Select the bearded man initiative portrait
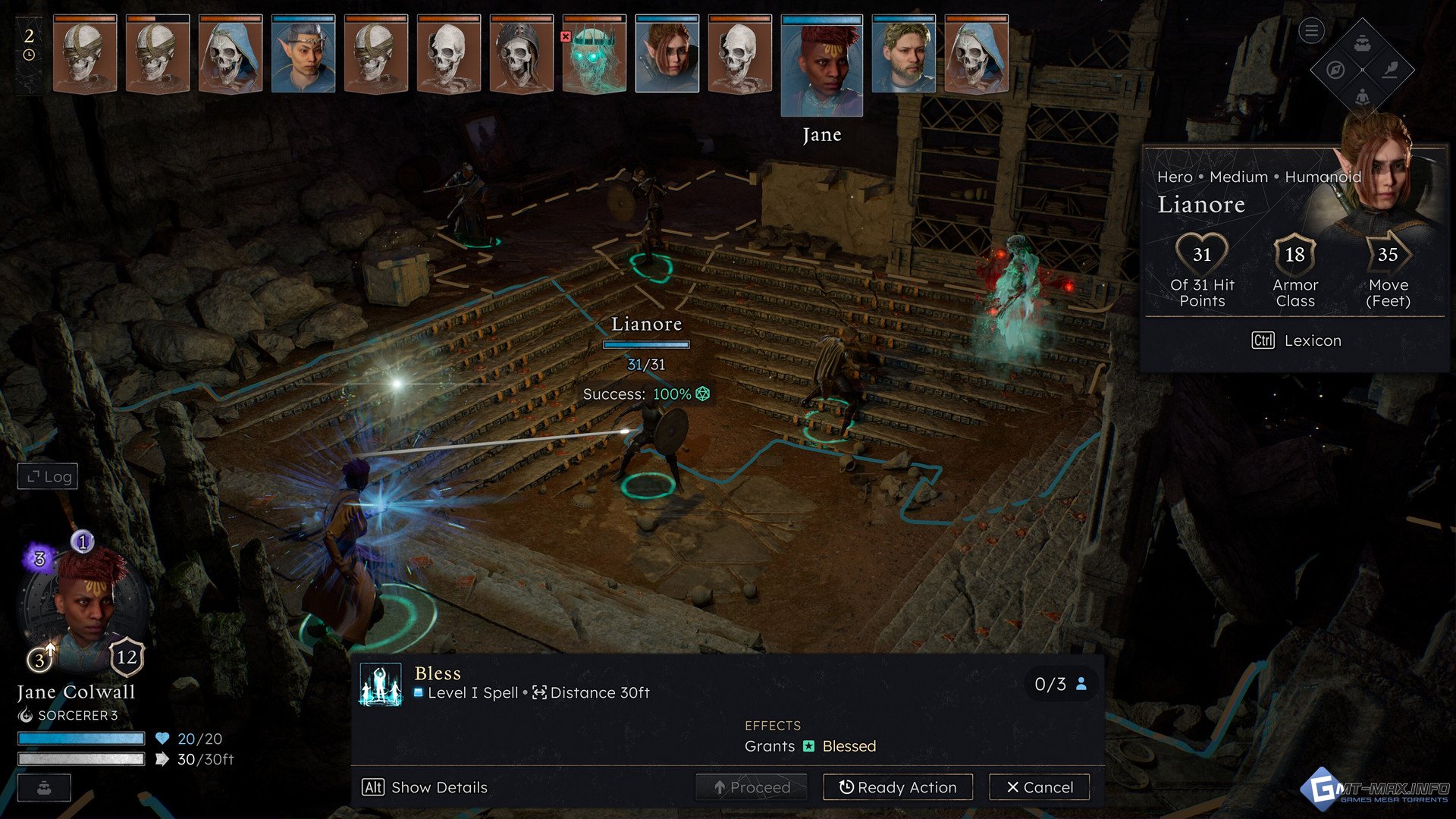This screenshot has width=1456, height=819. tap(903, 55)
